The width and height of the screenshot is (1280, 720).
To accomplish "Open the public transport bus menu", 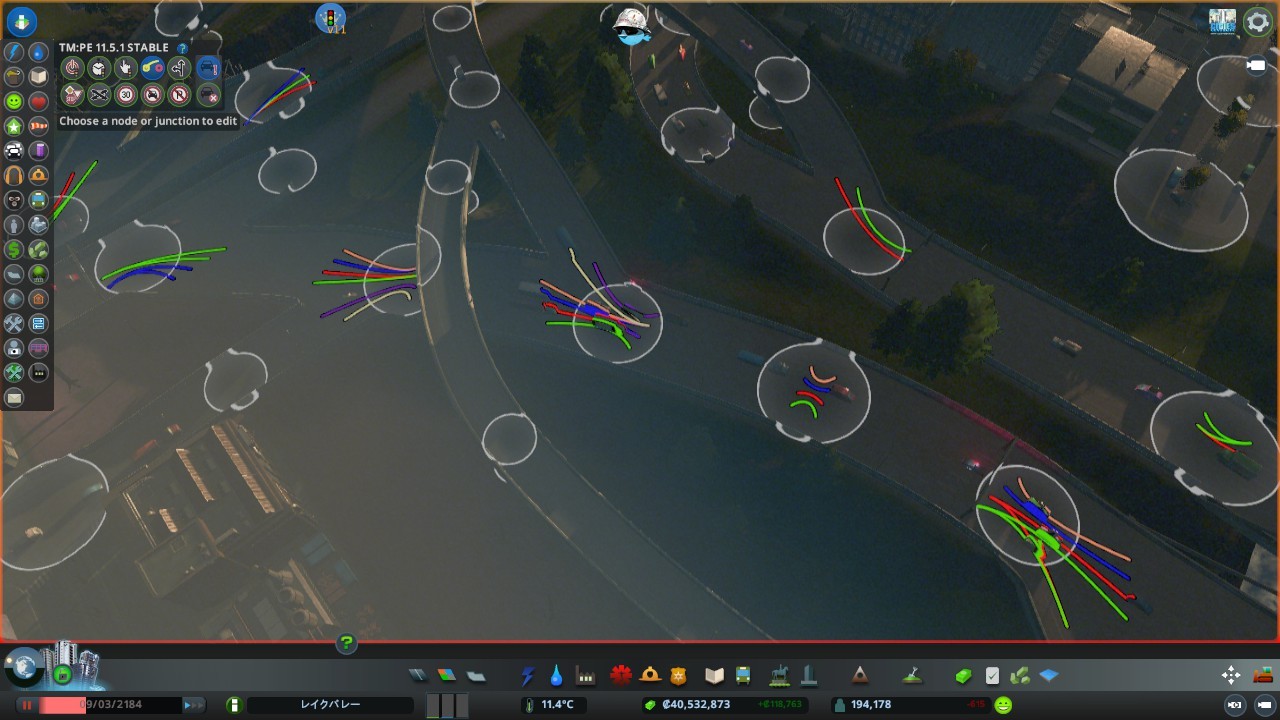I will (x=743, y=676).
